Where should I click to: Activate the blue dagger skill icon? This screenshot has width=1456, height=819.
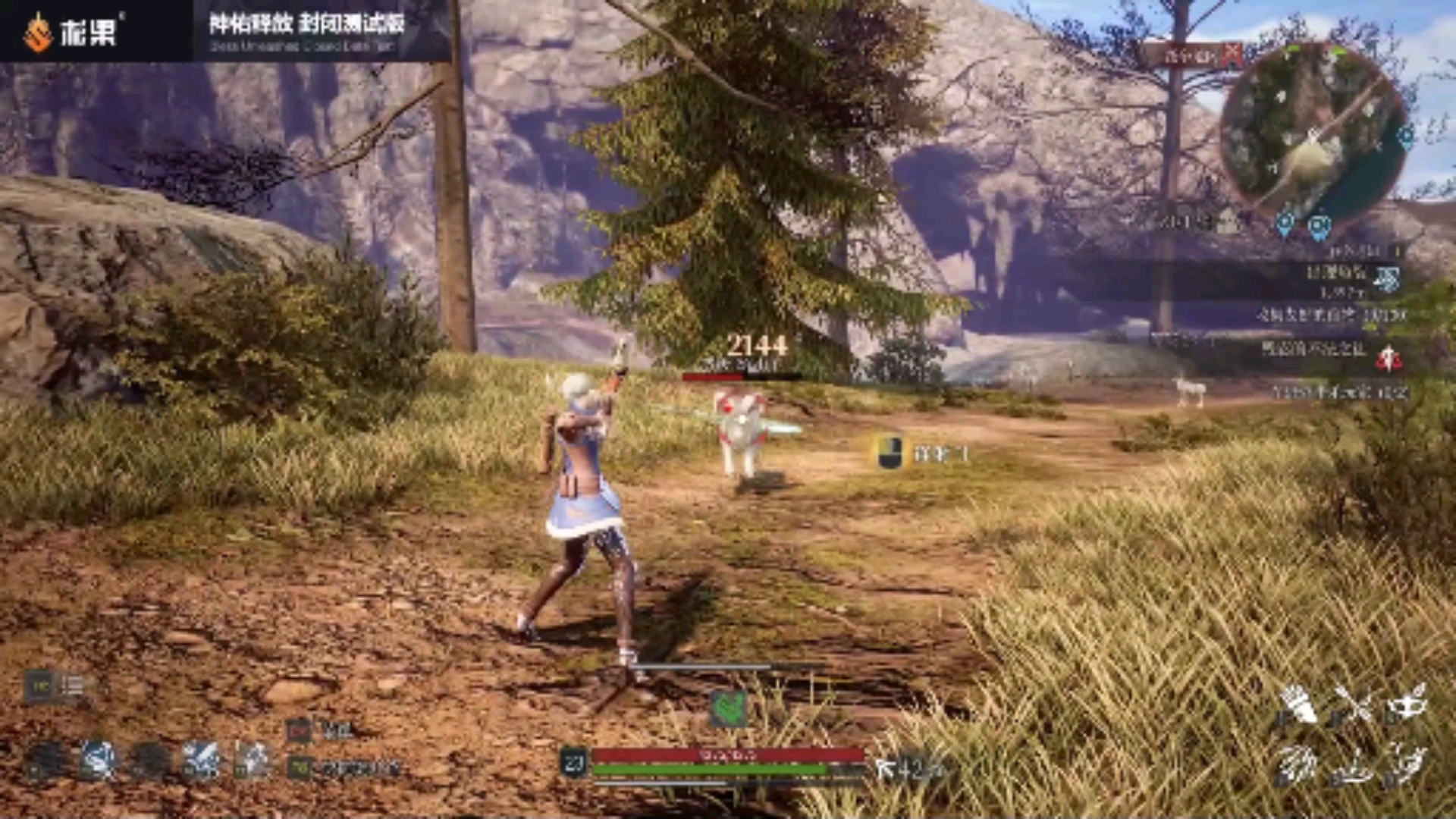(x=97, y=758)
